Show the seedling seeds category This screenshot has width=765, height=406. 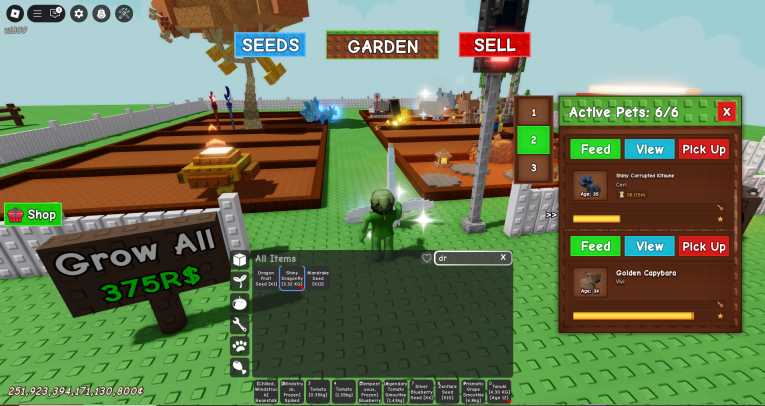pyautogui.click(x=240, y=281)
